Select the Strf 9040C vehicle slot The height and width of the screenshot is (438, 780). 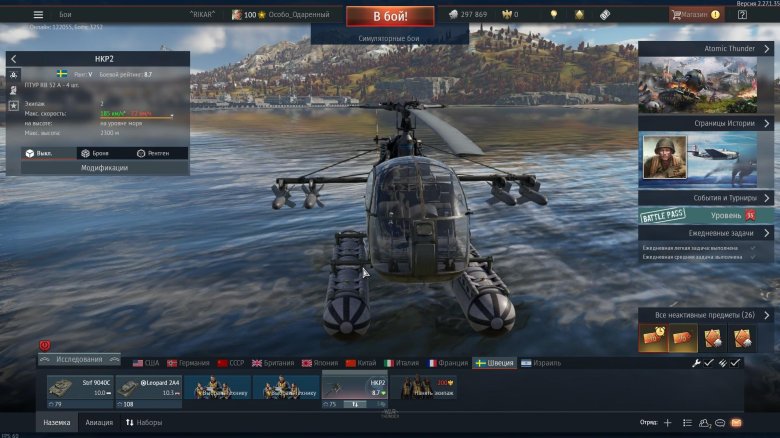coord(79,389)
